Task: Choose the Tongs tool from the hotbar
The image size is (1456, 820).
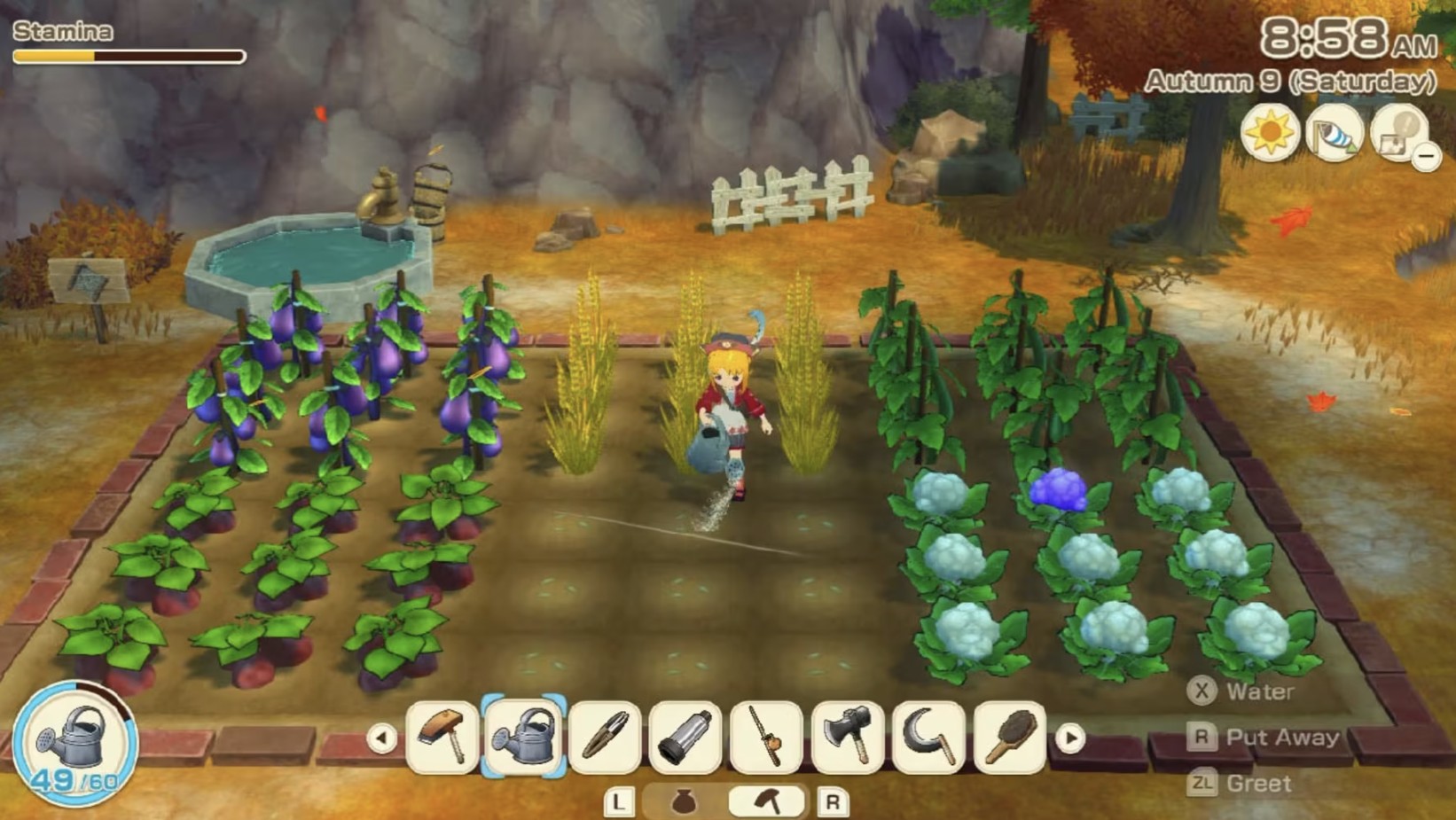Action: tap(603, 738)
